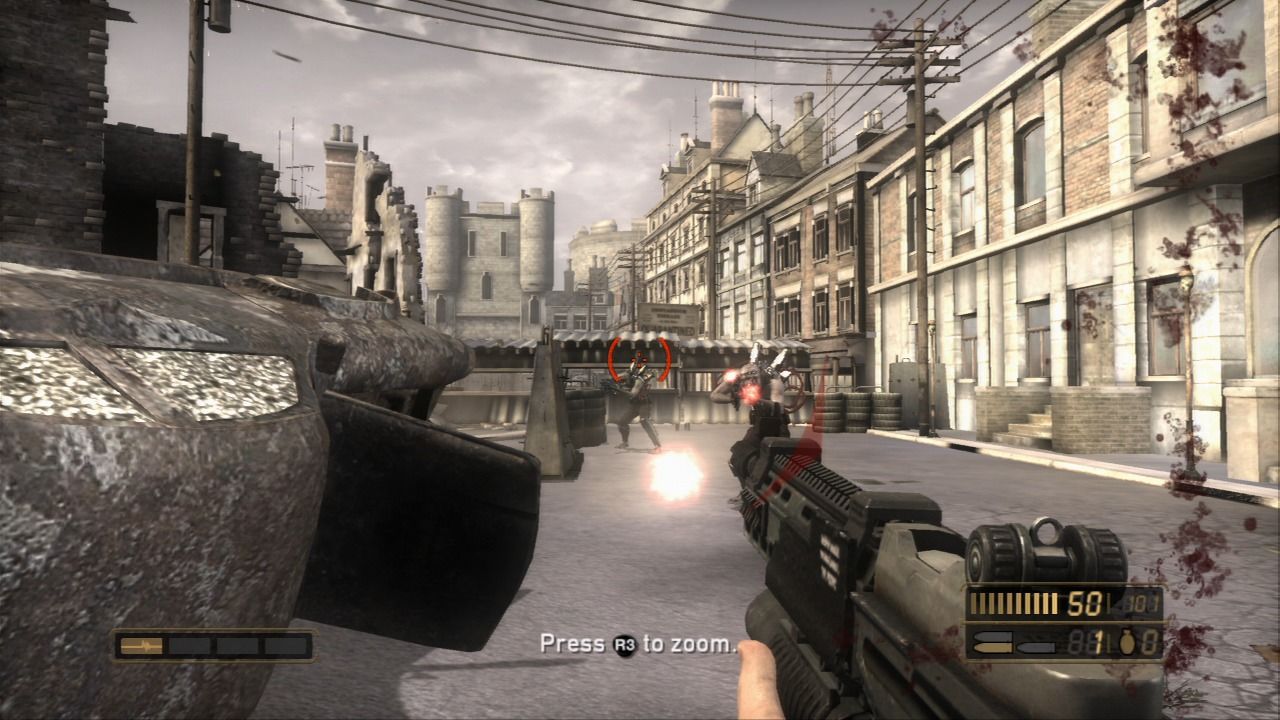Toggle the filled first segment of the weapon selector
The height and width of the screenshot is (720, 1280).
(x=141, y=646)
